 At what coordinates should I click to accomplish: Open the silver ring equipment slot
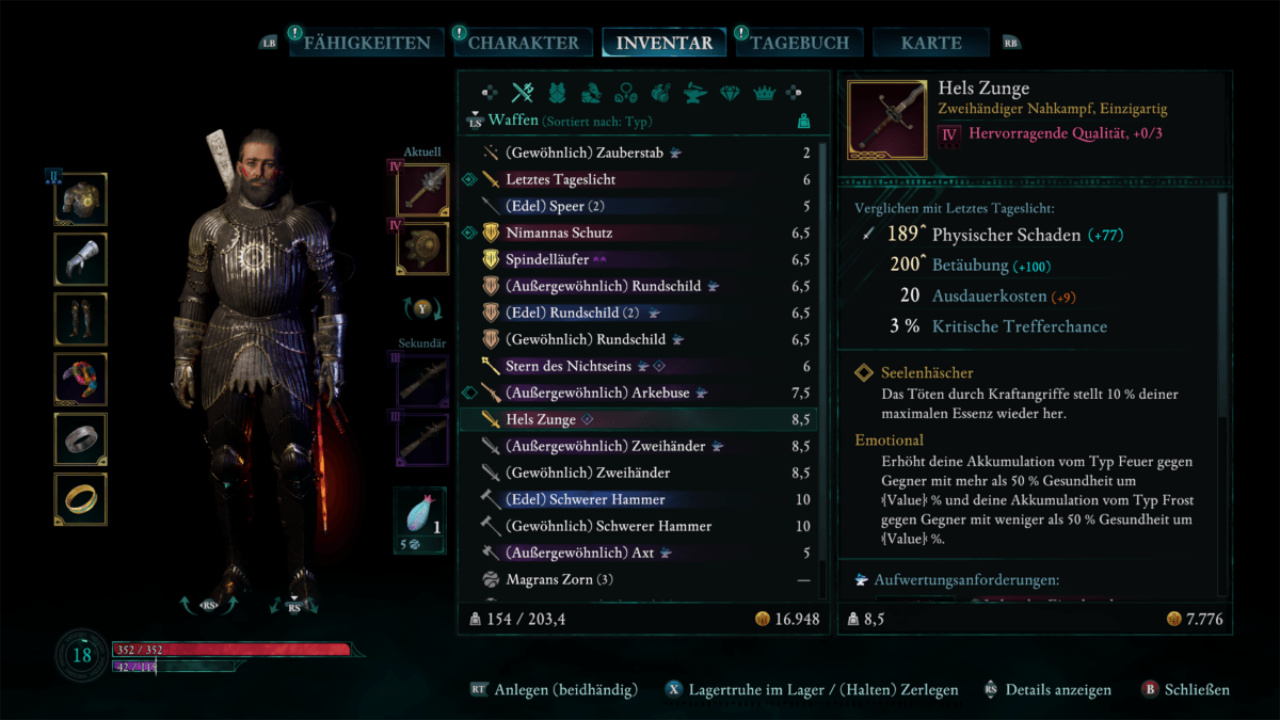point(80,440)
